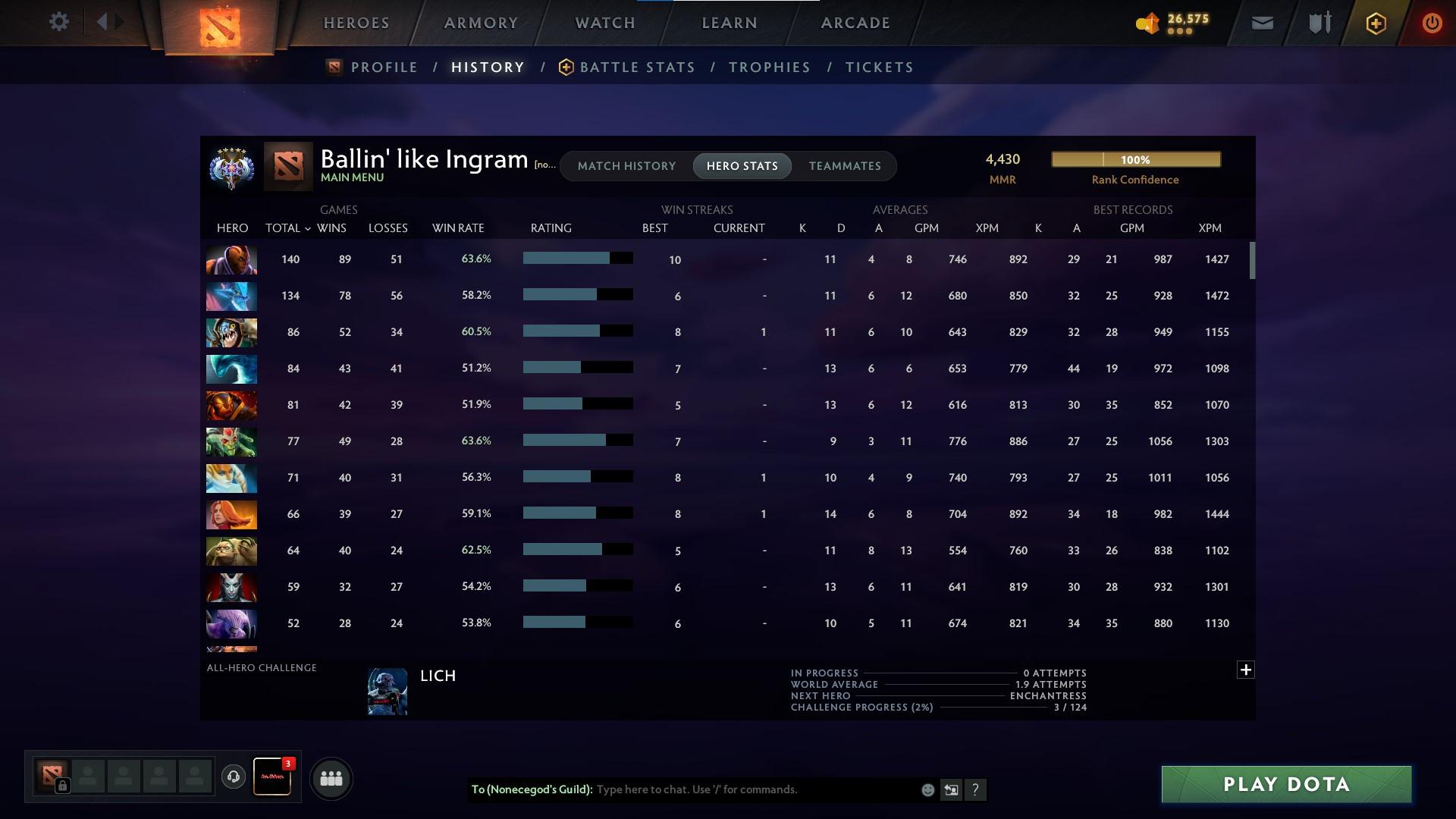Expand the All-Hero Challenge panel
Image resolution: width=1456 pixels, height=819 pixels.
[1246, 670]
